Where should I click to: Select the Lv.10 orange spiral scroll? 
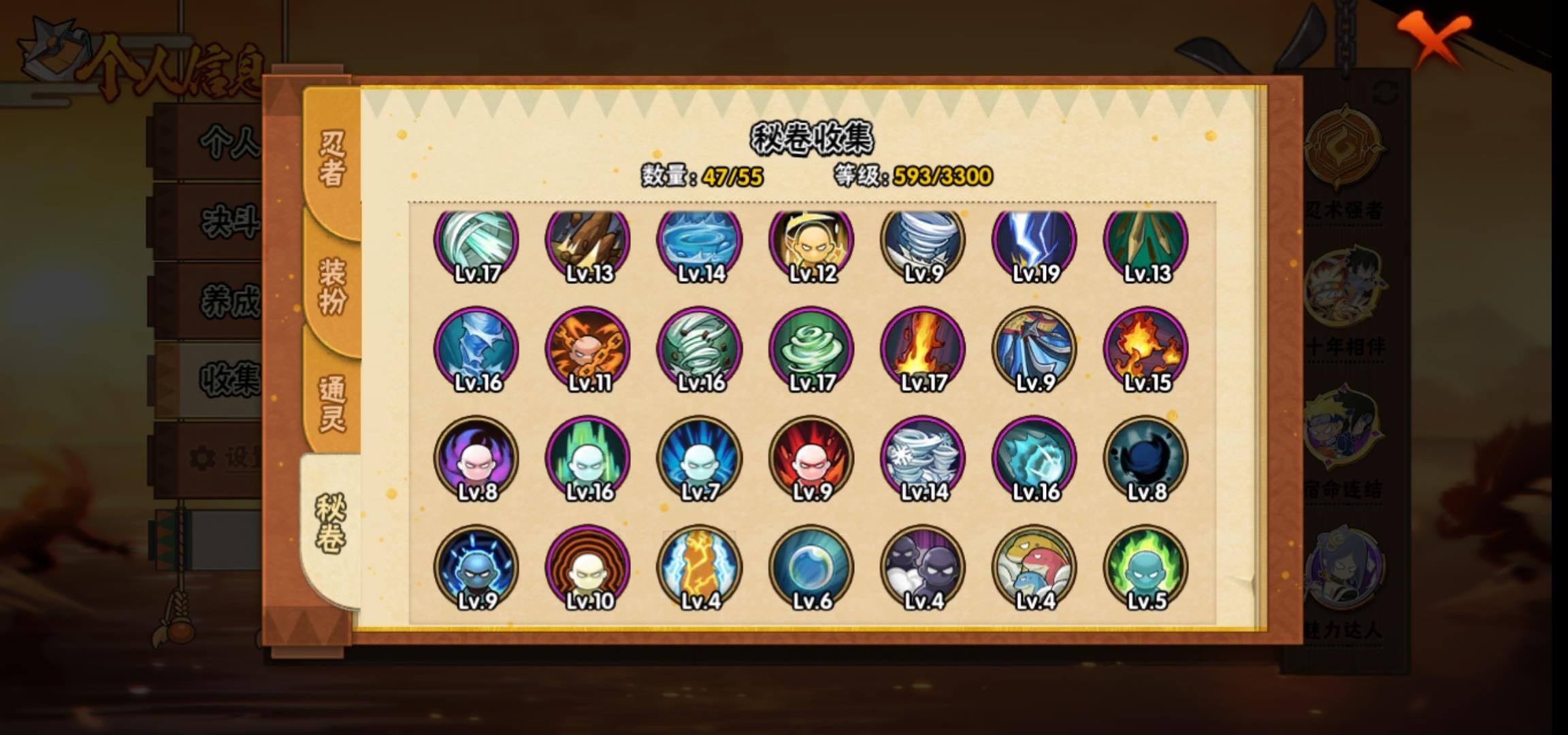[588, 568]
